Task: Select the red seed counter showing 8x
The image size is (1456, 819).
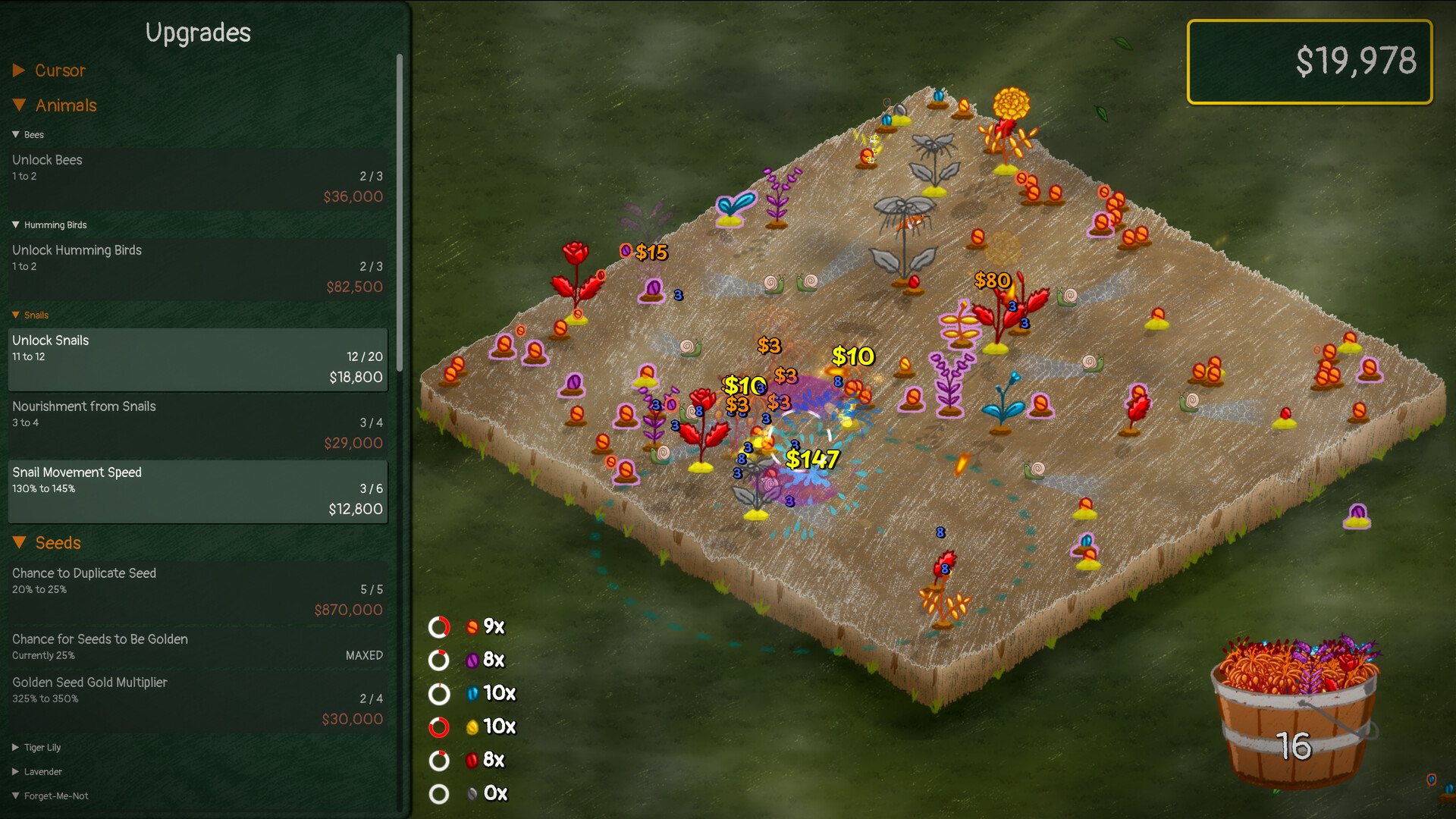Action: point(473,760)
